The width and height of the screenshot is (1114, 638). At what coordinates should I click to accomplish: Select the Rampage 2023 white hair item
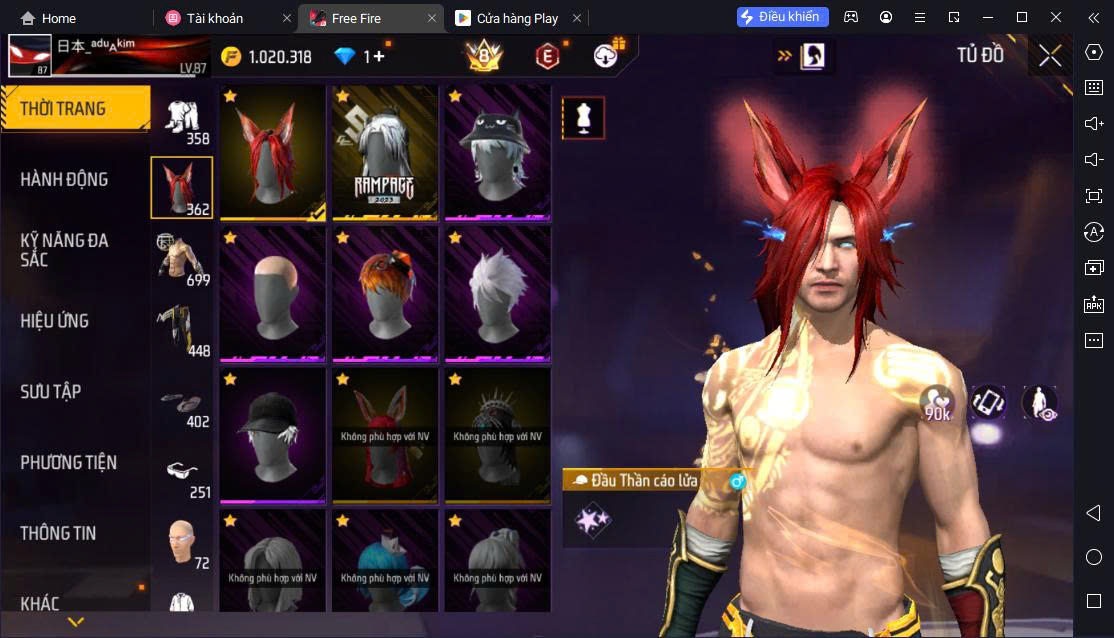385,152
